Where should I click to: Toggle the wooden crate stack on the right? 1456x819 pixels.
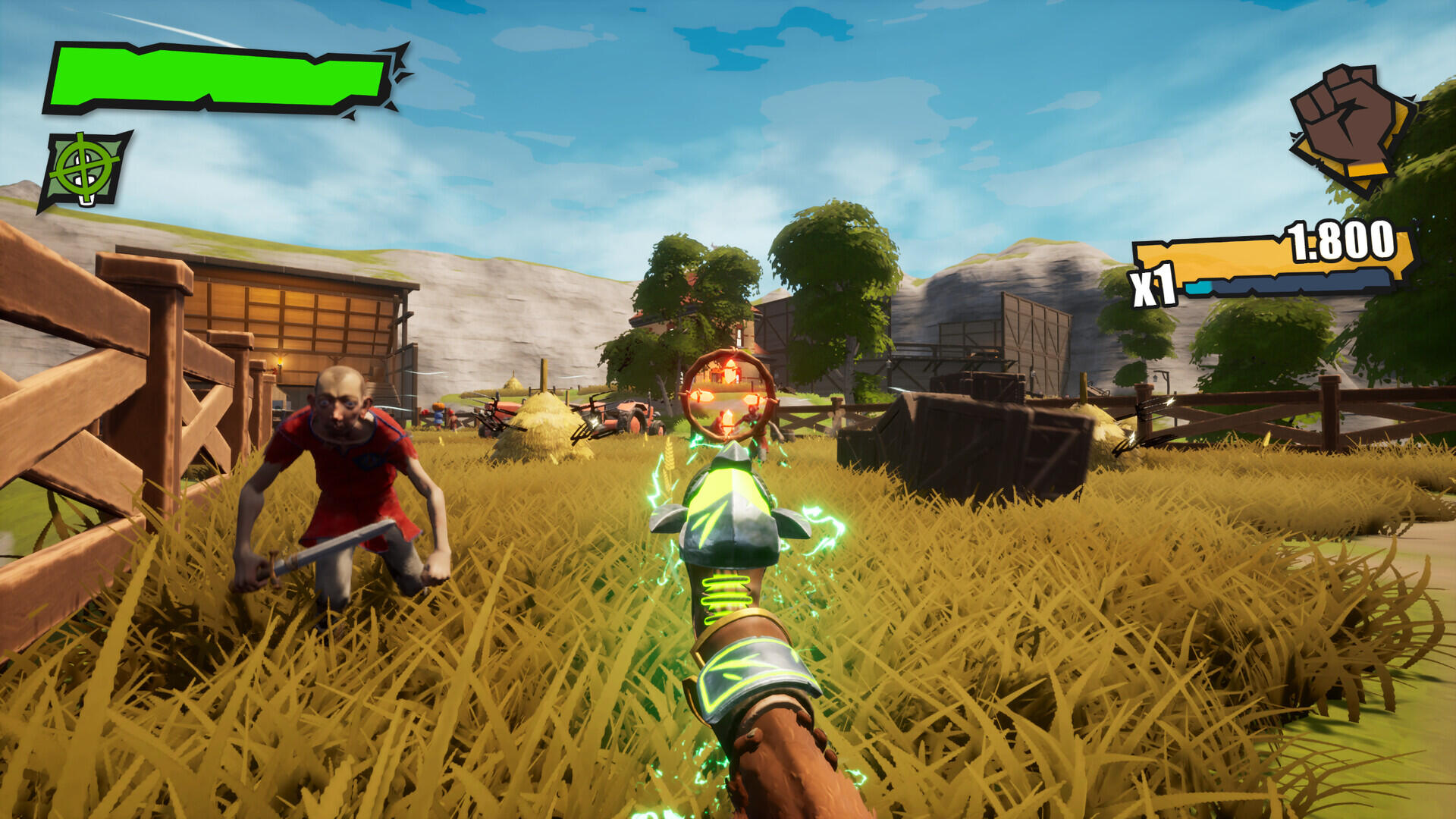(971, 440)
